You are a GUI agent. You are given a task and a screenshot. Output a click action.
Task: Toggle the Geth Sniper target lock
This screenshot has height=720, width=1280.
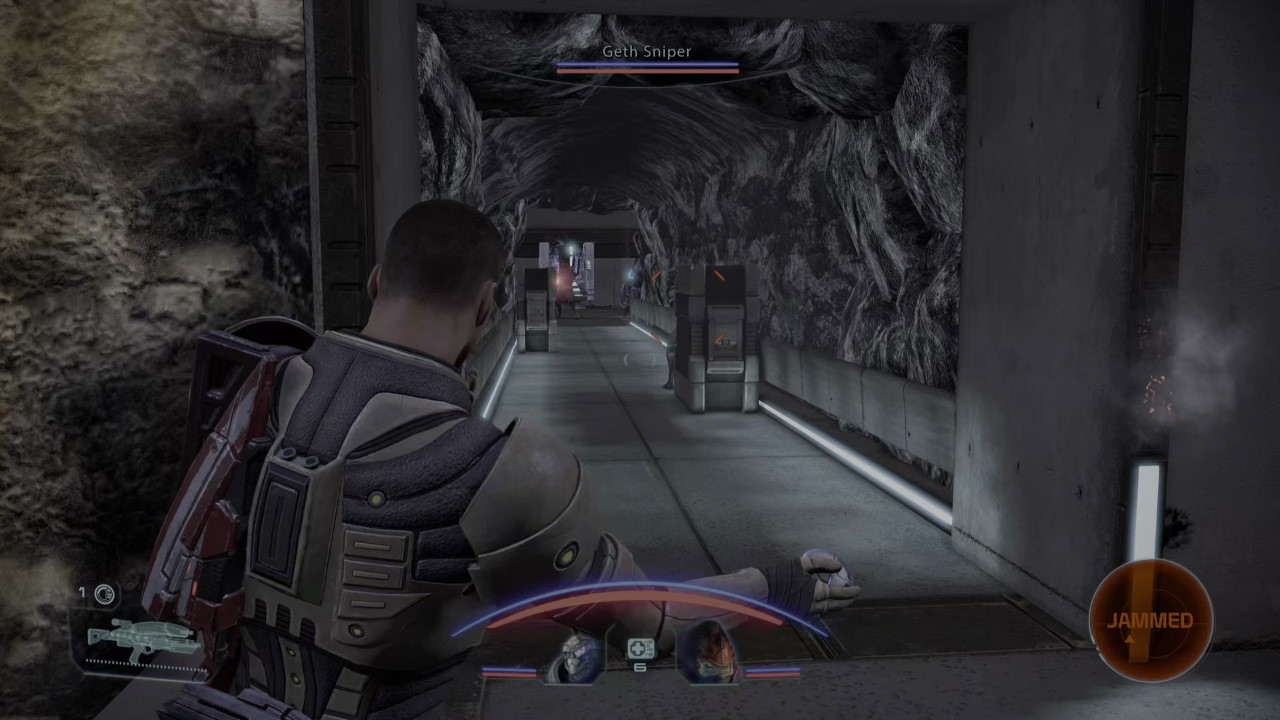click(648, 60)
